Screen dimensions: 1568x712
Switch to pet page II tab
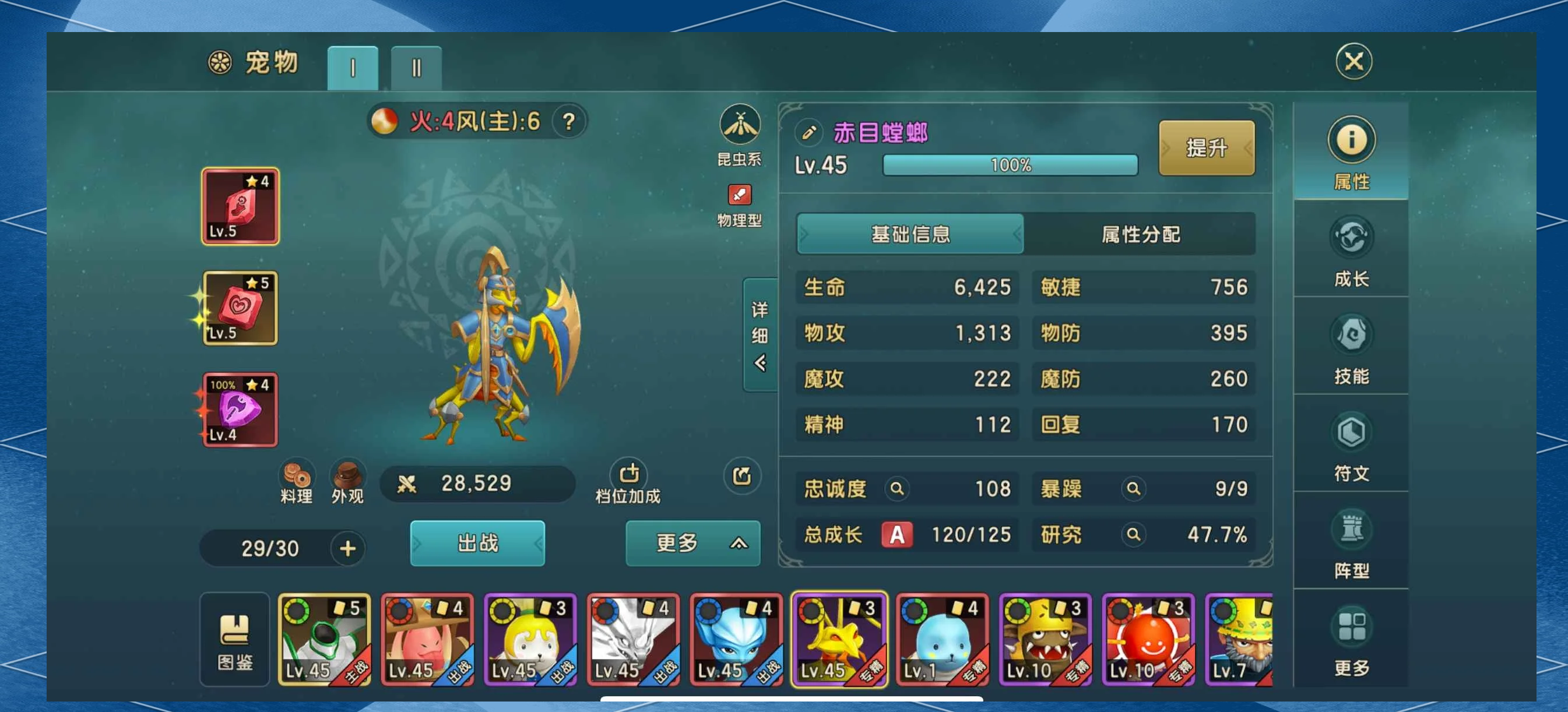tap(416, 68)
